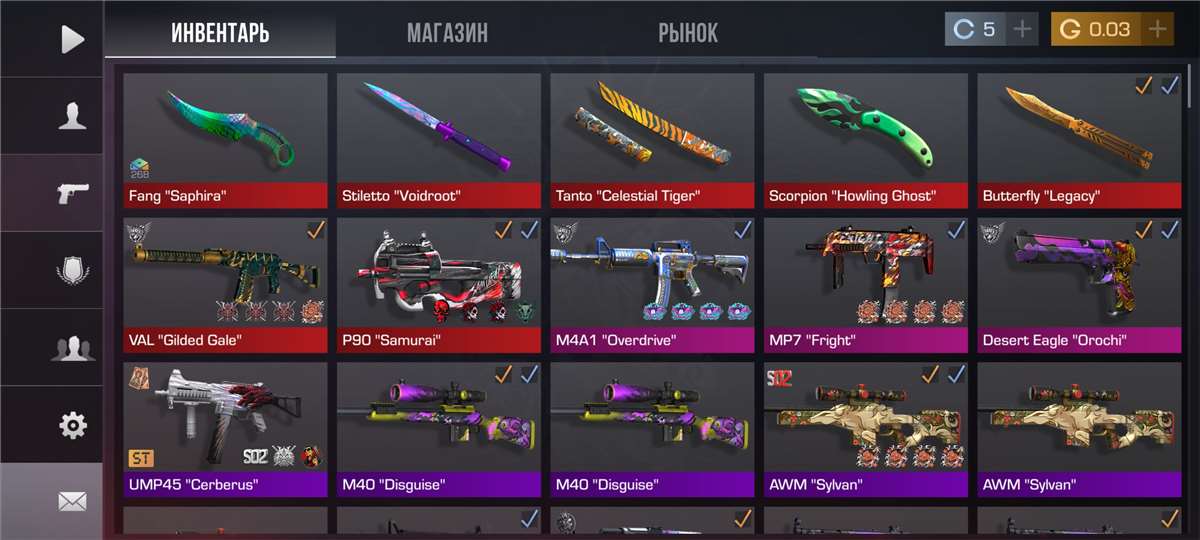Click the play arrow in the sidebar

click(x=72, y=39)
